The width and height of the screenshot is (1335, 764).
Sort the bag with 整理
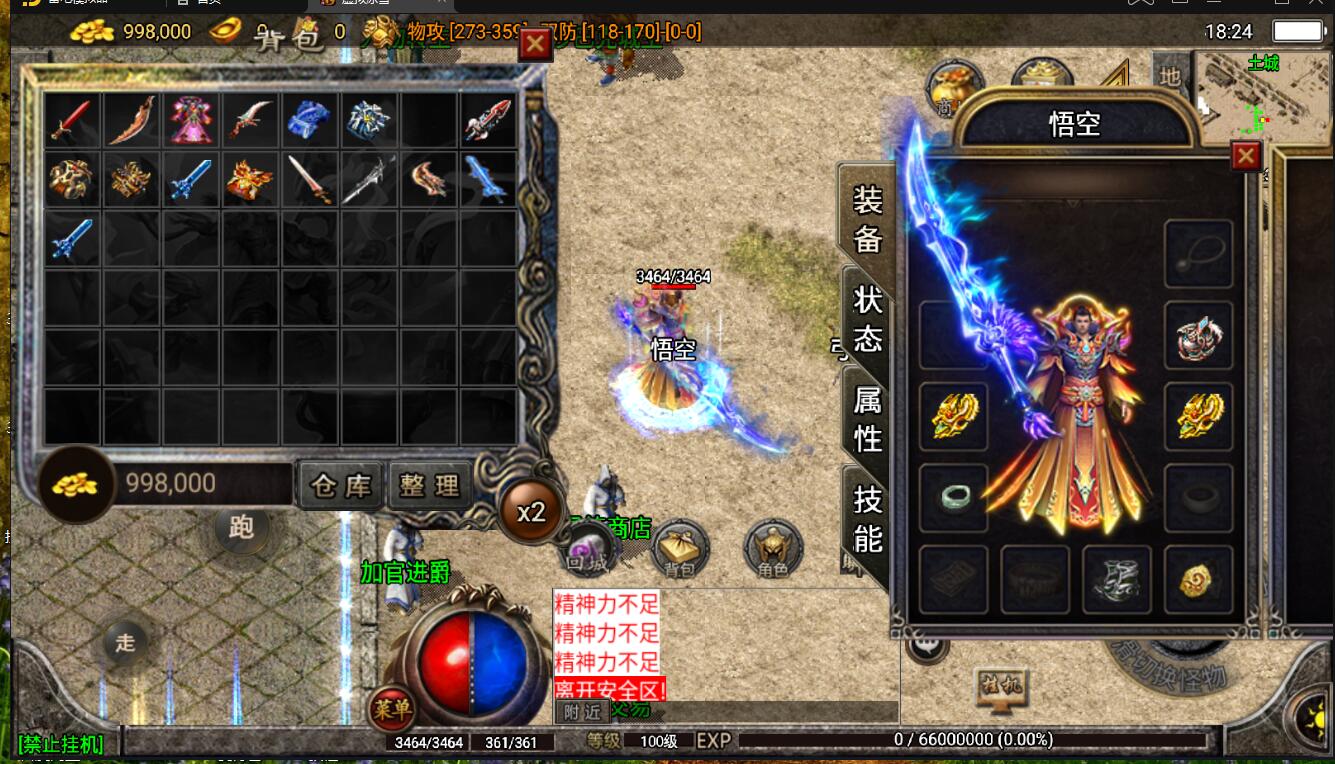pyautogui.click(x=429, y=486)
